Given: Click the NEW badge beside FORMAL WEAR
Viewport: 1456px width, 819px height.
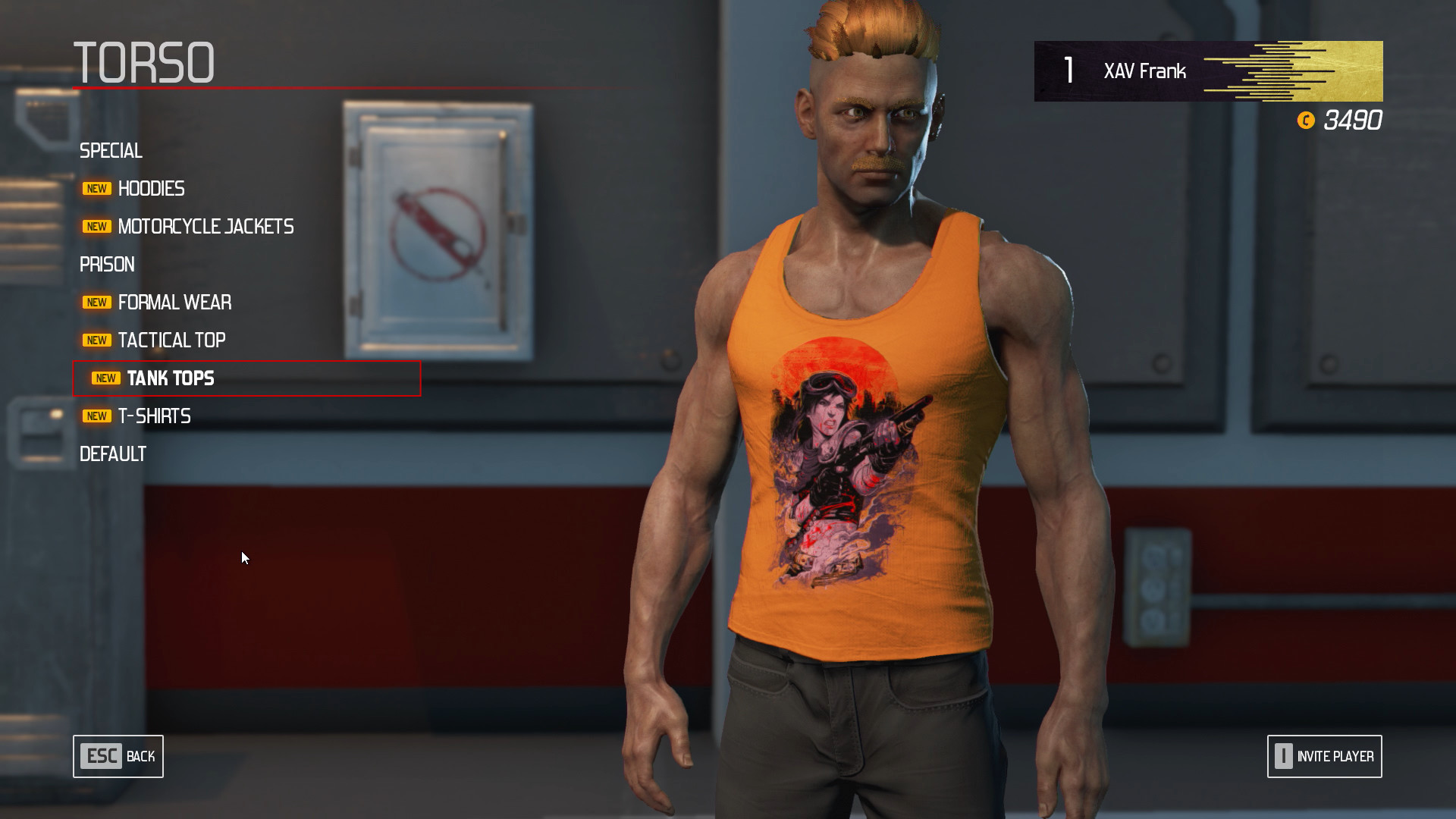Looking at the screenshot, I should click(96, 302).
